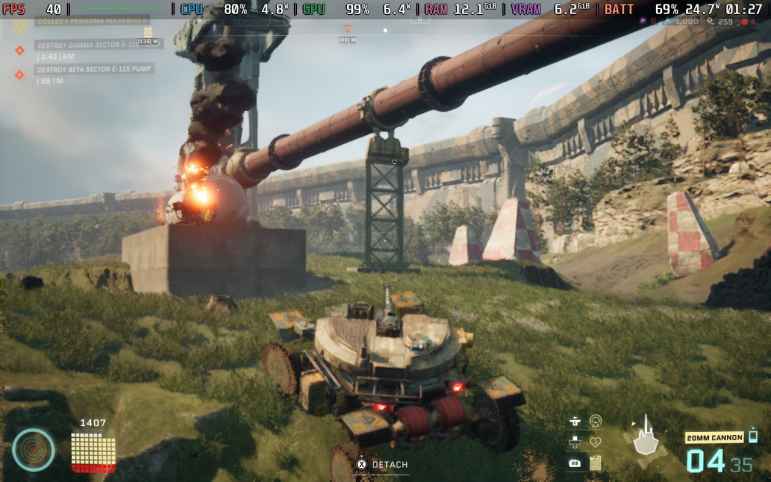Select the Destroy Beta Sector pump objective
Image resolution: width=771 pixels, height=482 pixels.
(90, 70)
